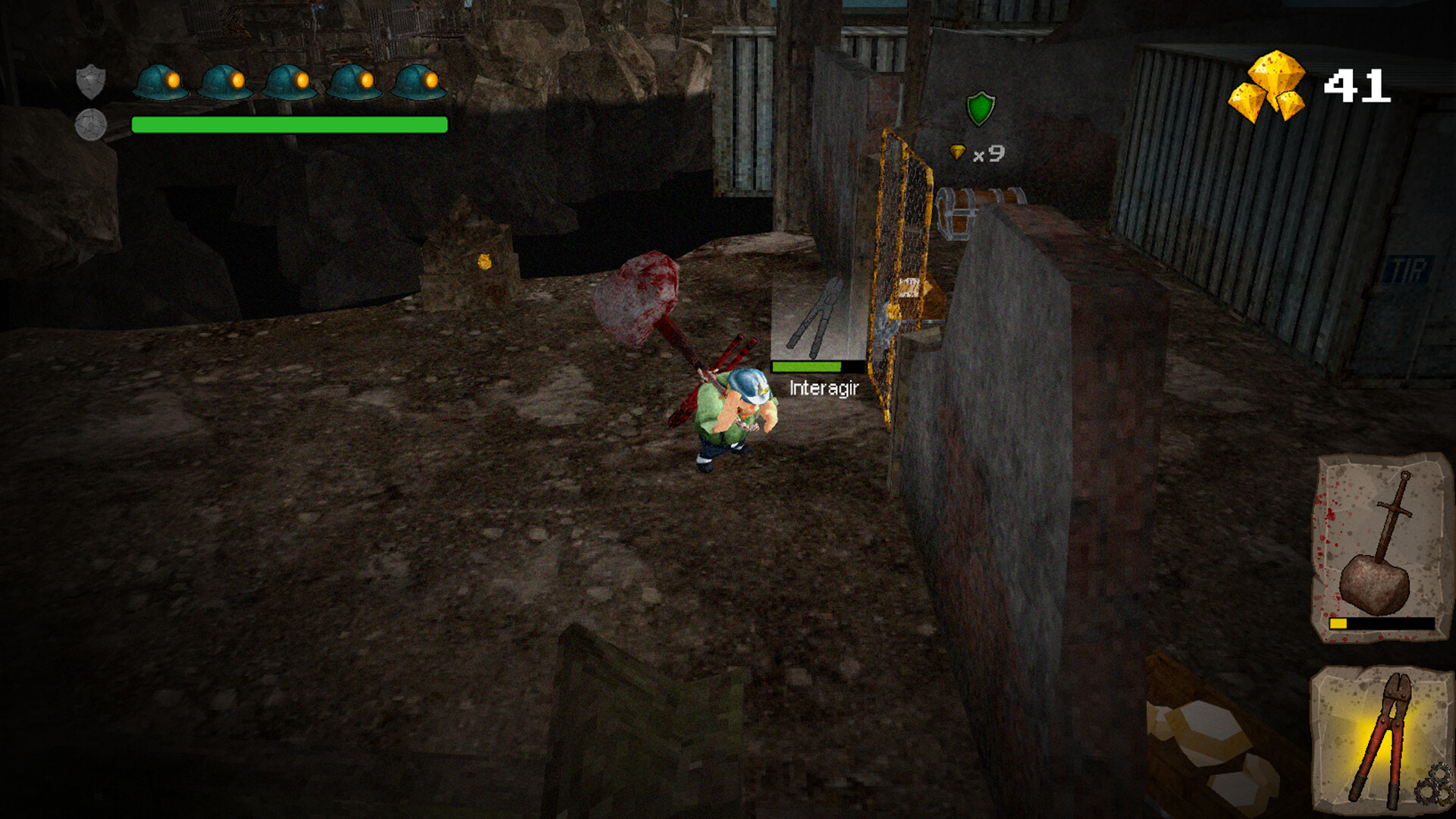1456x819 pixels.
Task: Click the round stone medallion icon below the shield
Action: 91,126
